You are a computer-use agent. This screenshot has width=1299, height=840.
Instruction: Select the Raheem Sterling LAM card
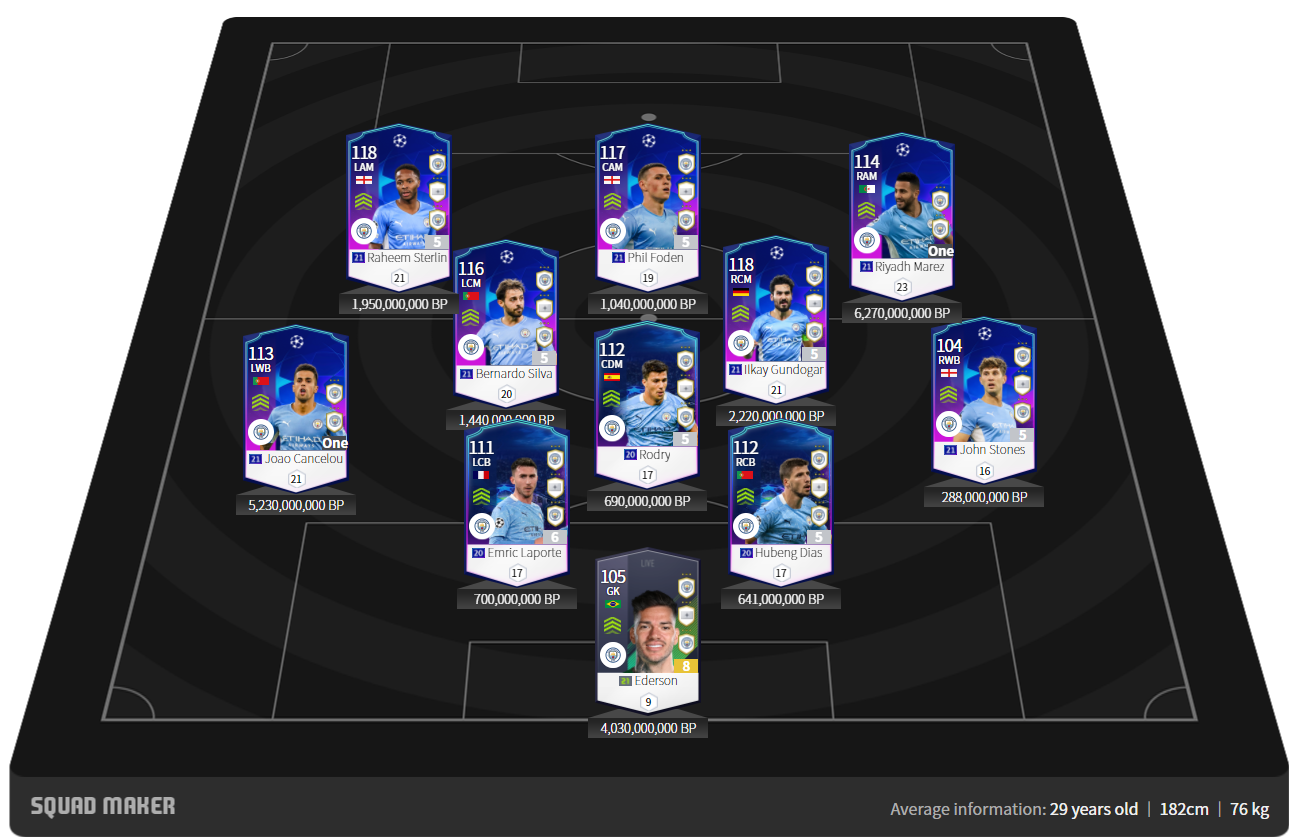[x=399, y=200]
